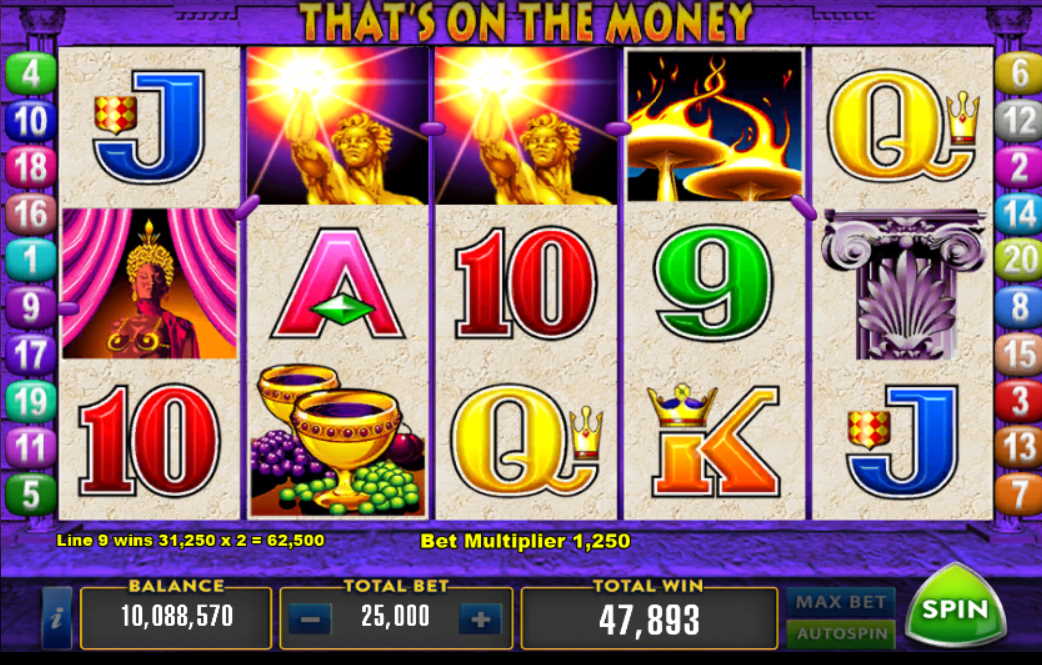Select payline 20 marker

pos(1019,261)
